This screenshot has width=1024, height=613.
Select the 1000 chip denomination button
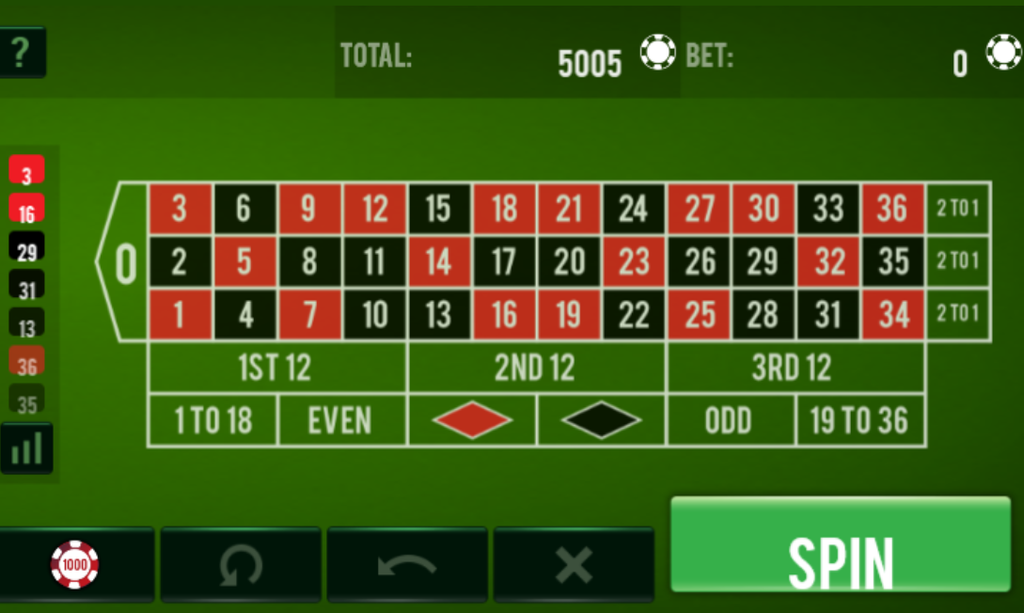tap(76, 565)
